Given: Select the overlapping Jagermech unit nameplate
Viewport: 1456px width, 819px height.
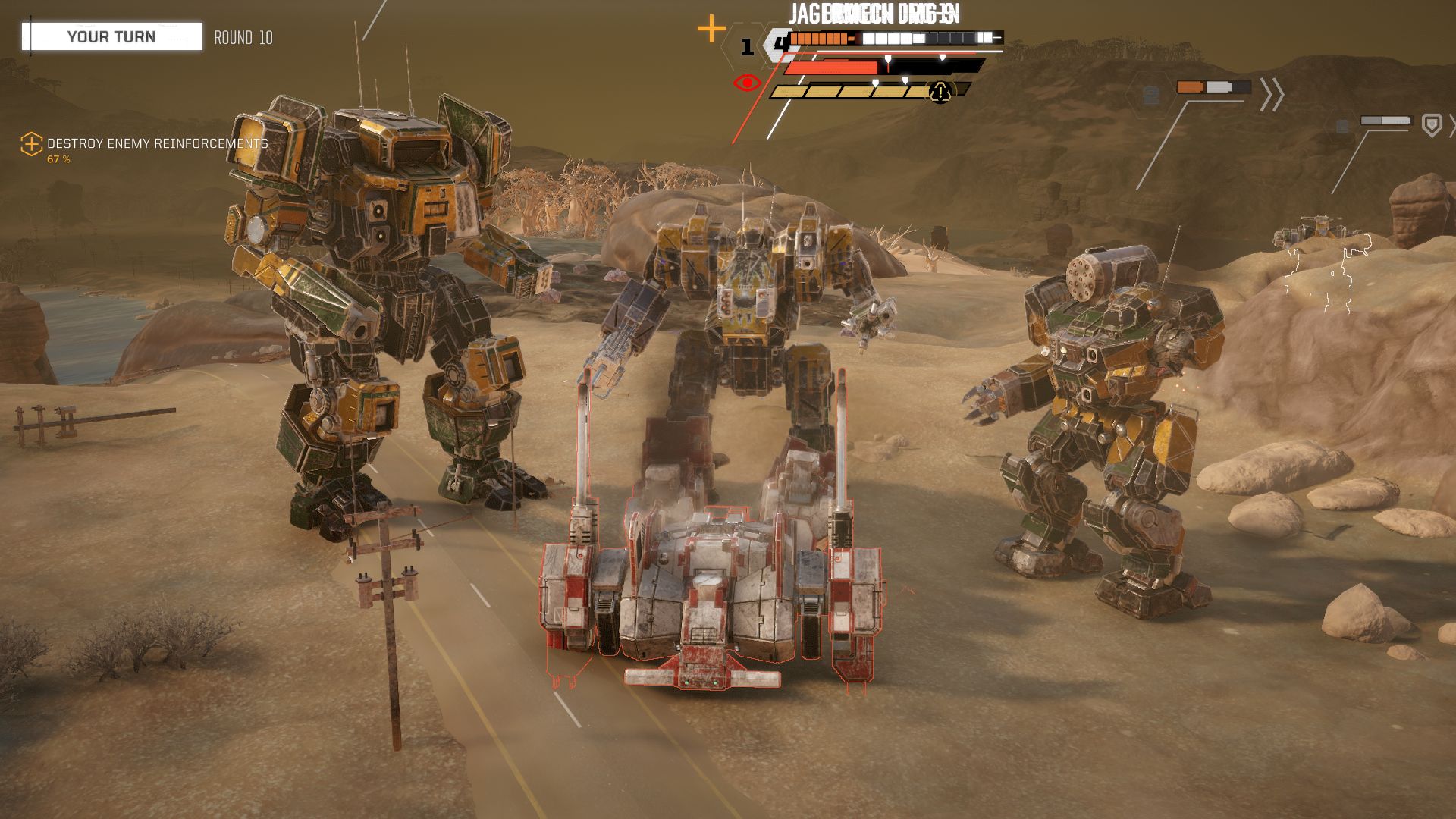Looking at the screenshot, I should click(874, 14).
